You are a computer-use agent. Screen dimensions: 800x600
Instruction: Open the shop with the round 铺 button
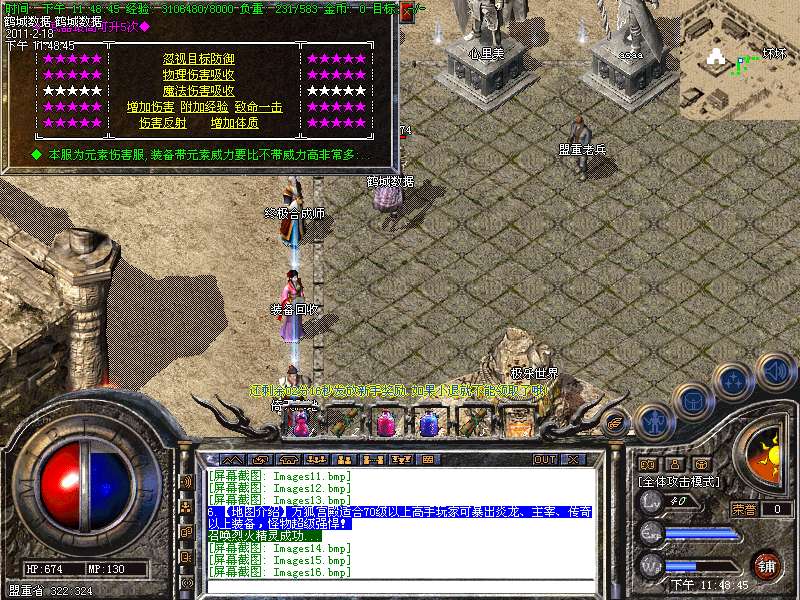[x=766, y=564]
